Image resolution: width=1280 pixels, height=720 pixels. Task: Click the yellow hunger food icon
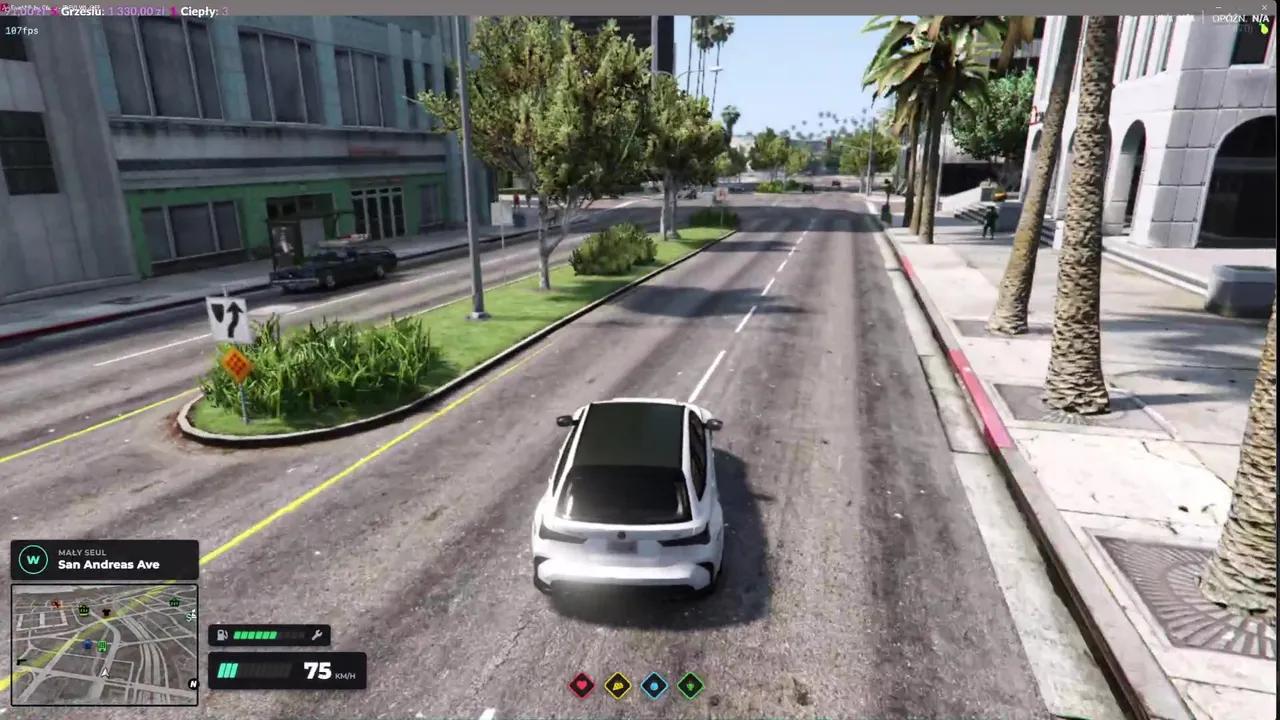[618, 685]
